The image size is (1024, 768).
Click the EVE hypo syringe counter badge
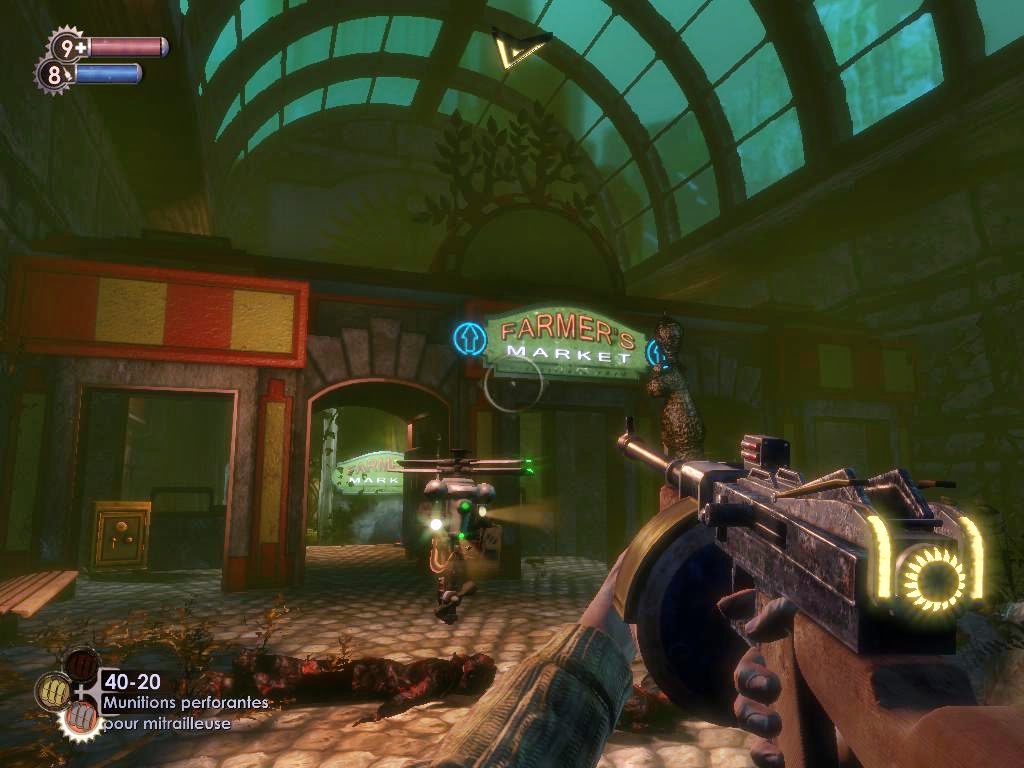54,73
